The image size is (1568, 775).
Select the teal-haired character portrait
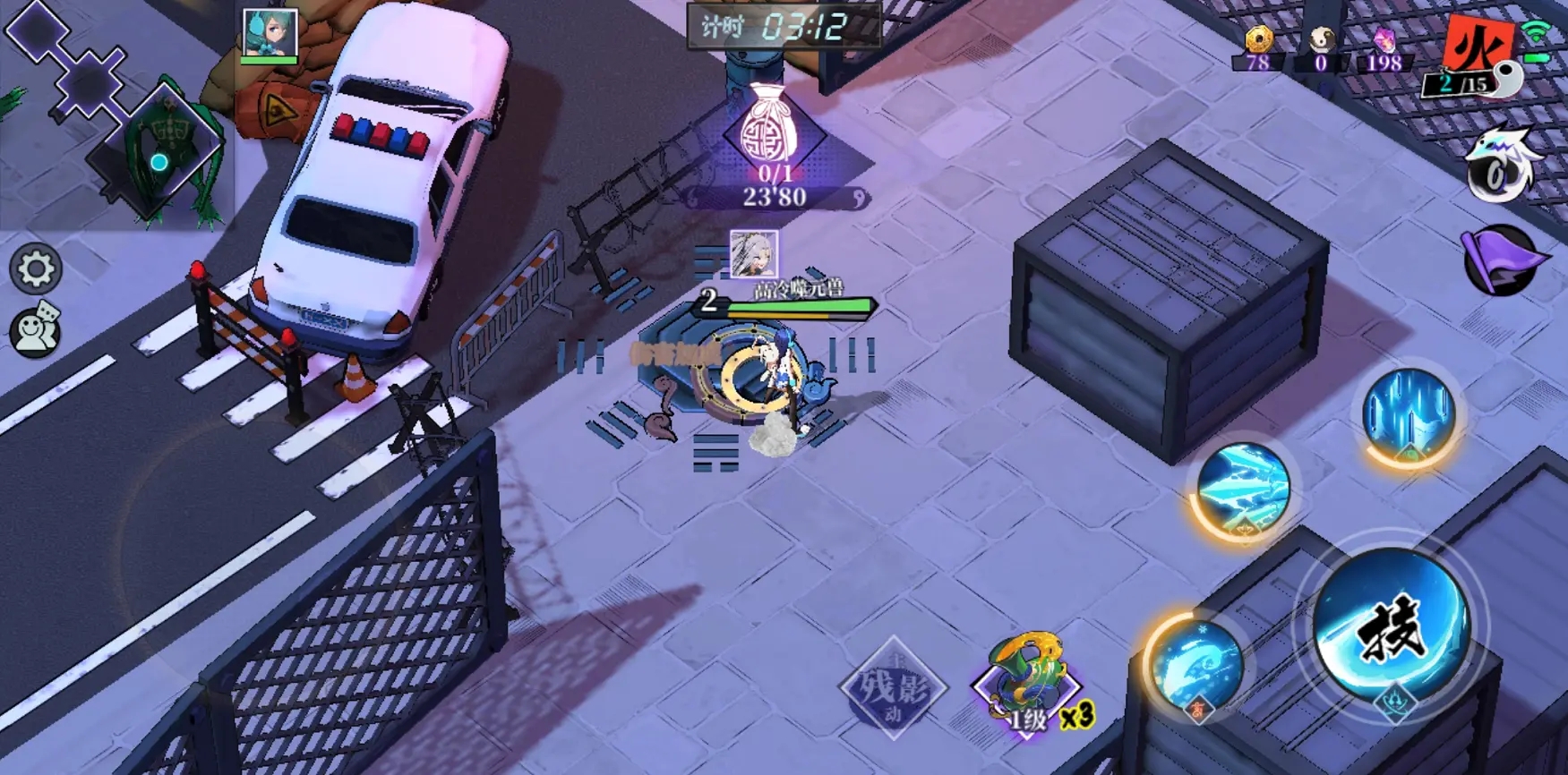pos(270,35)
